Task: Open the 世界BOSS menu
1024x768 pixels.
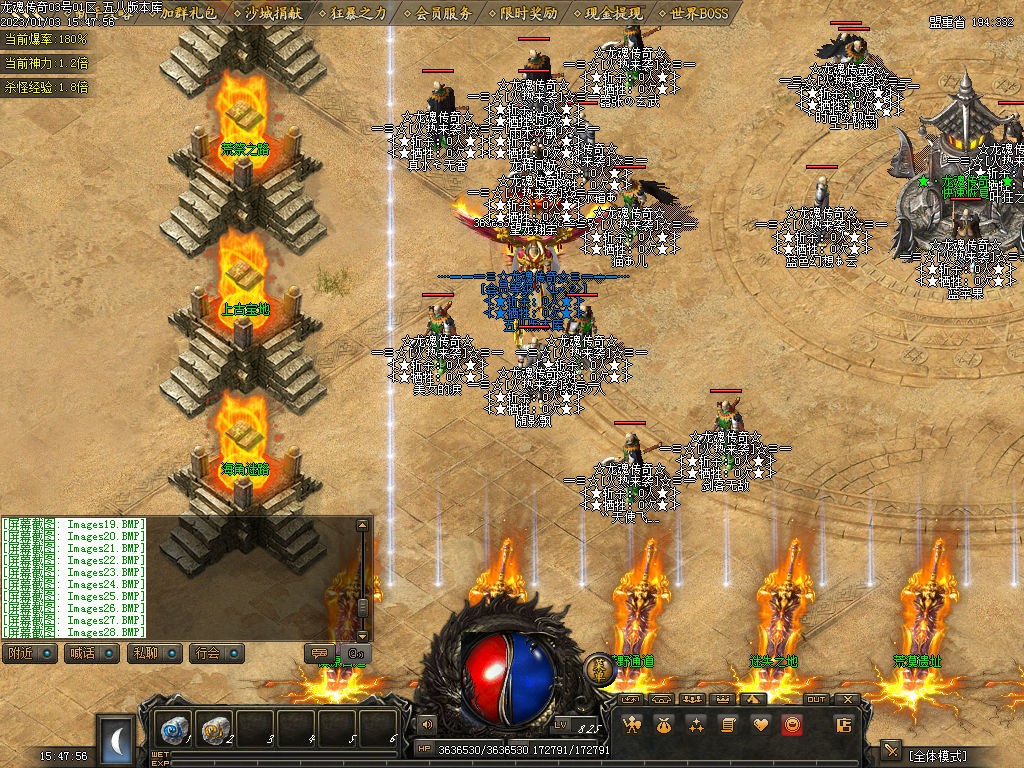Action: pyautogui.click(x=699, y=14)
